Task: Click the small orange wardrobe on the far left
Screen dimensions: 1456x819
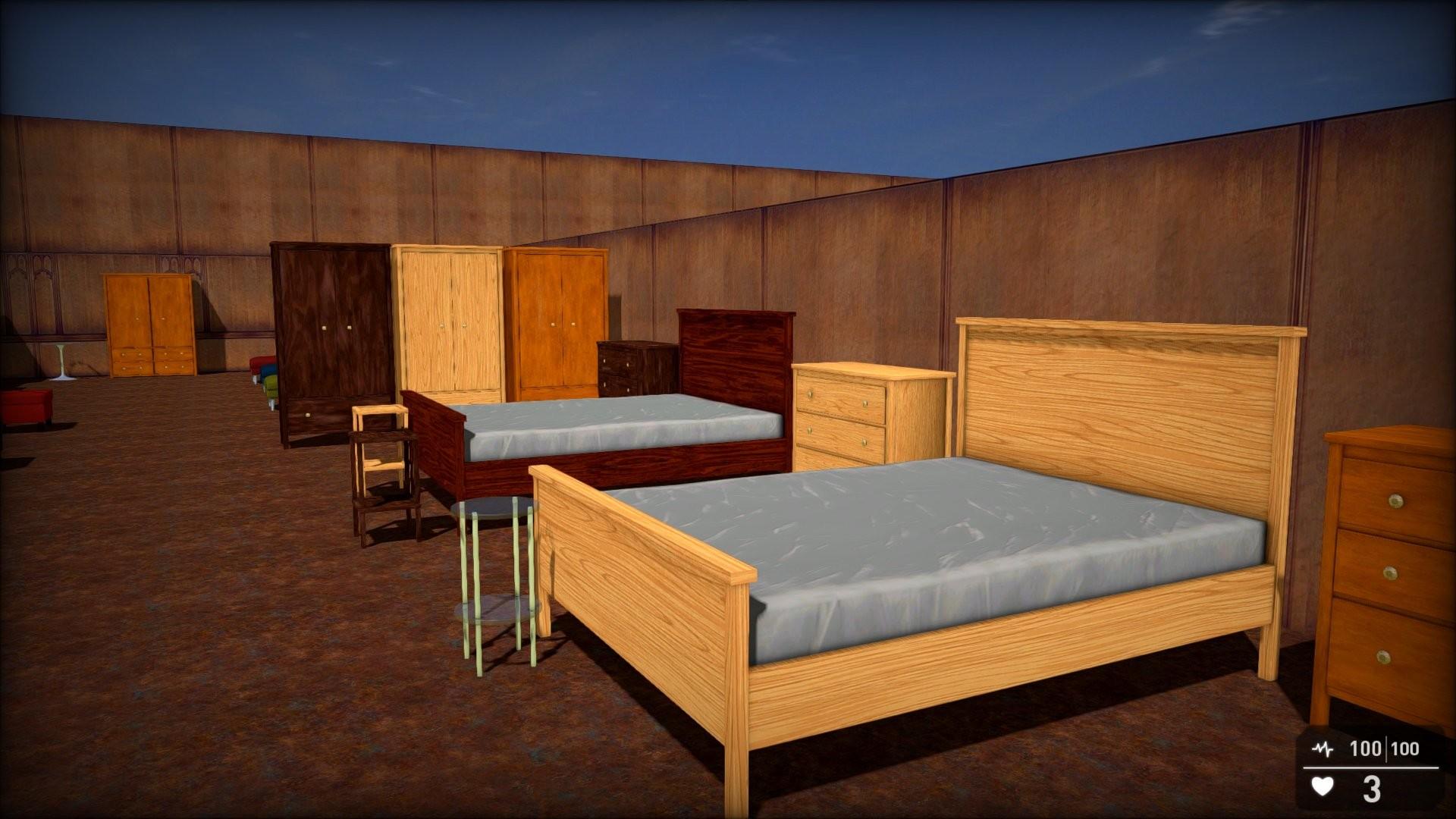Action: tap(148, 318)
